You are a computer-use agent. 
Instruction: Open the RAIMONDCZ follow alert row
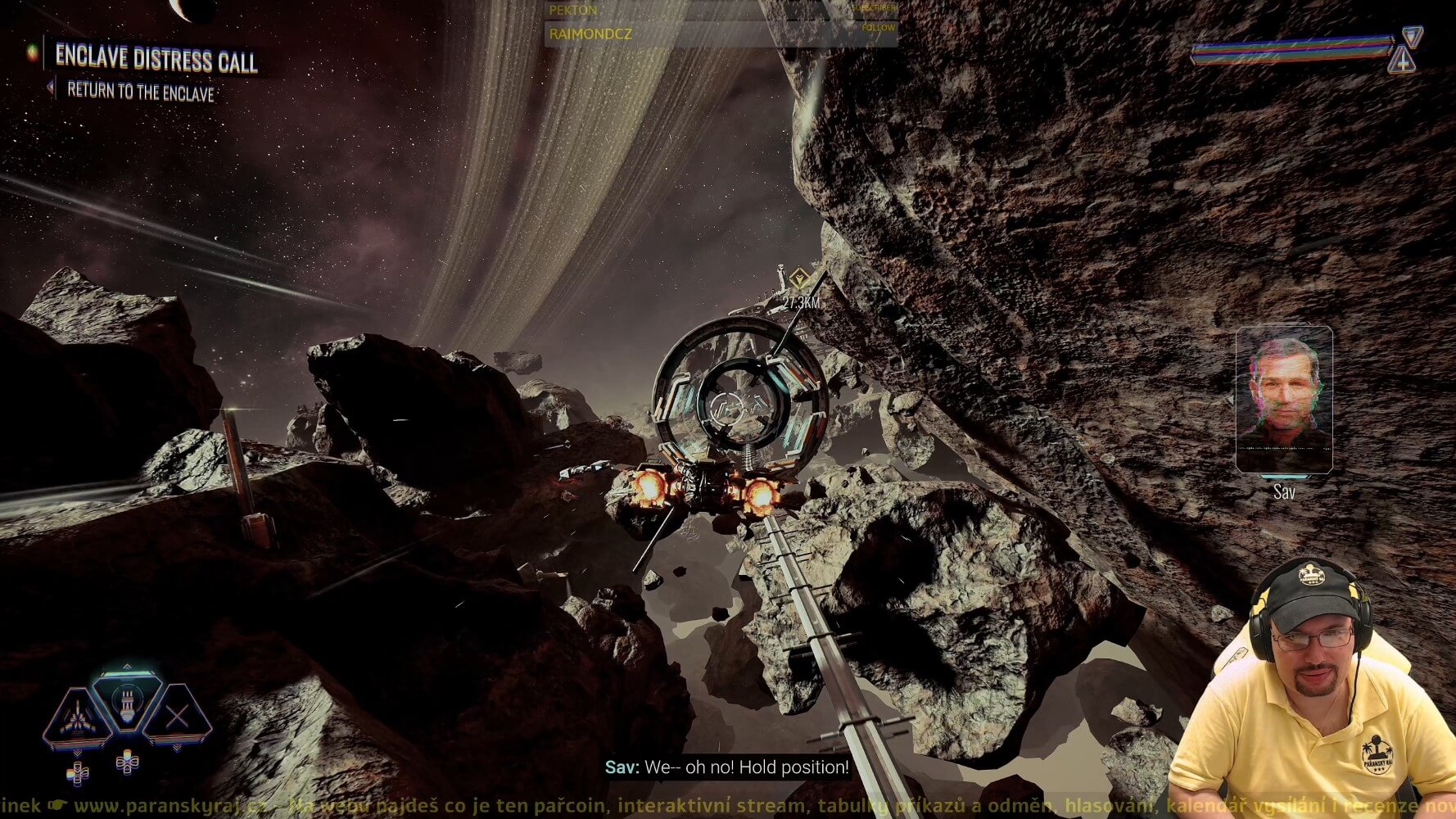(721, 34)
